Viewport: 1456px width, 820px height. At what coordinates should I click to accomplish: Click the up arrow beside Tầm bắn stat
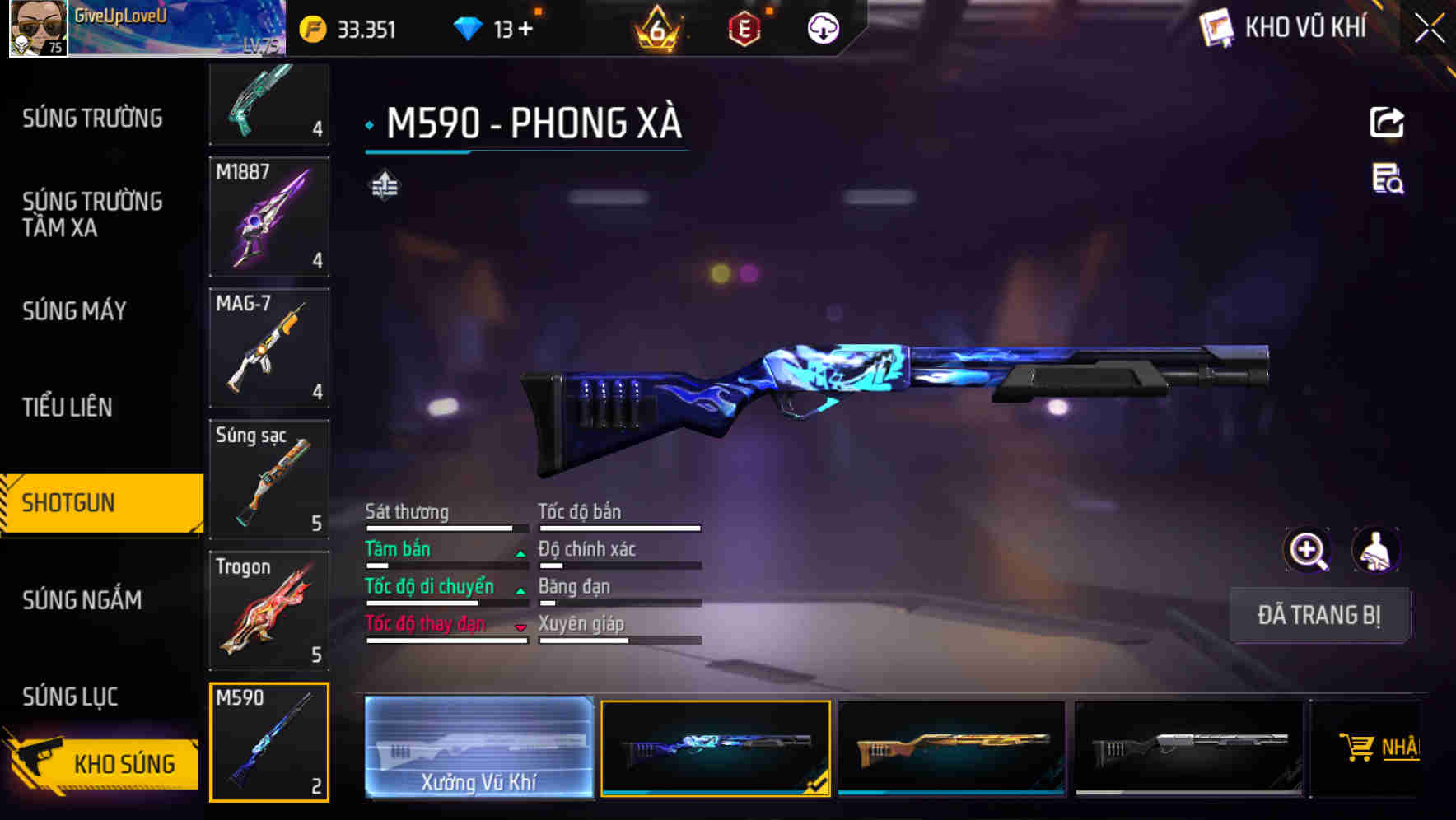(520, 553)
